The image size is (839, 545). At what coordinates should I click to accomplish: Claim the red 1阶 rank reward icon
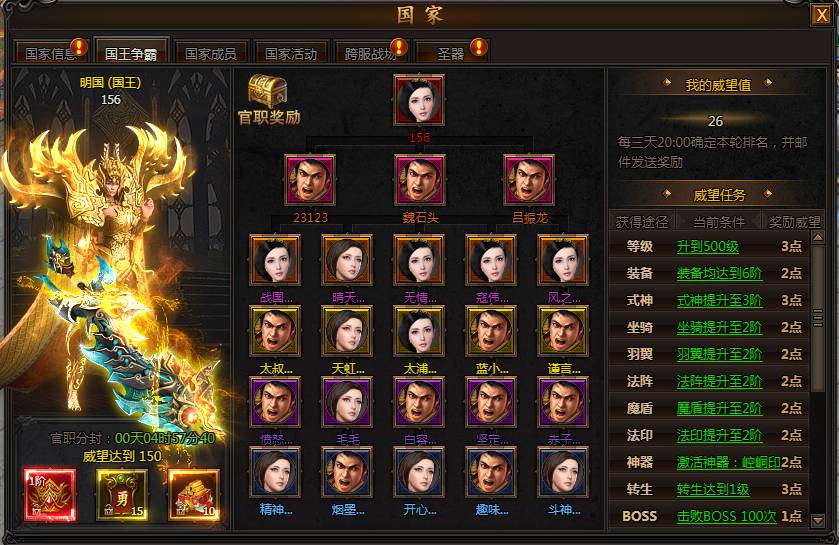42,494
